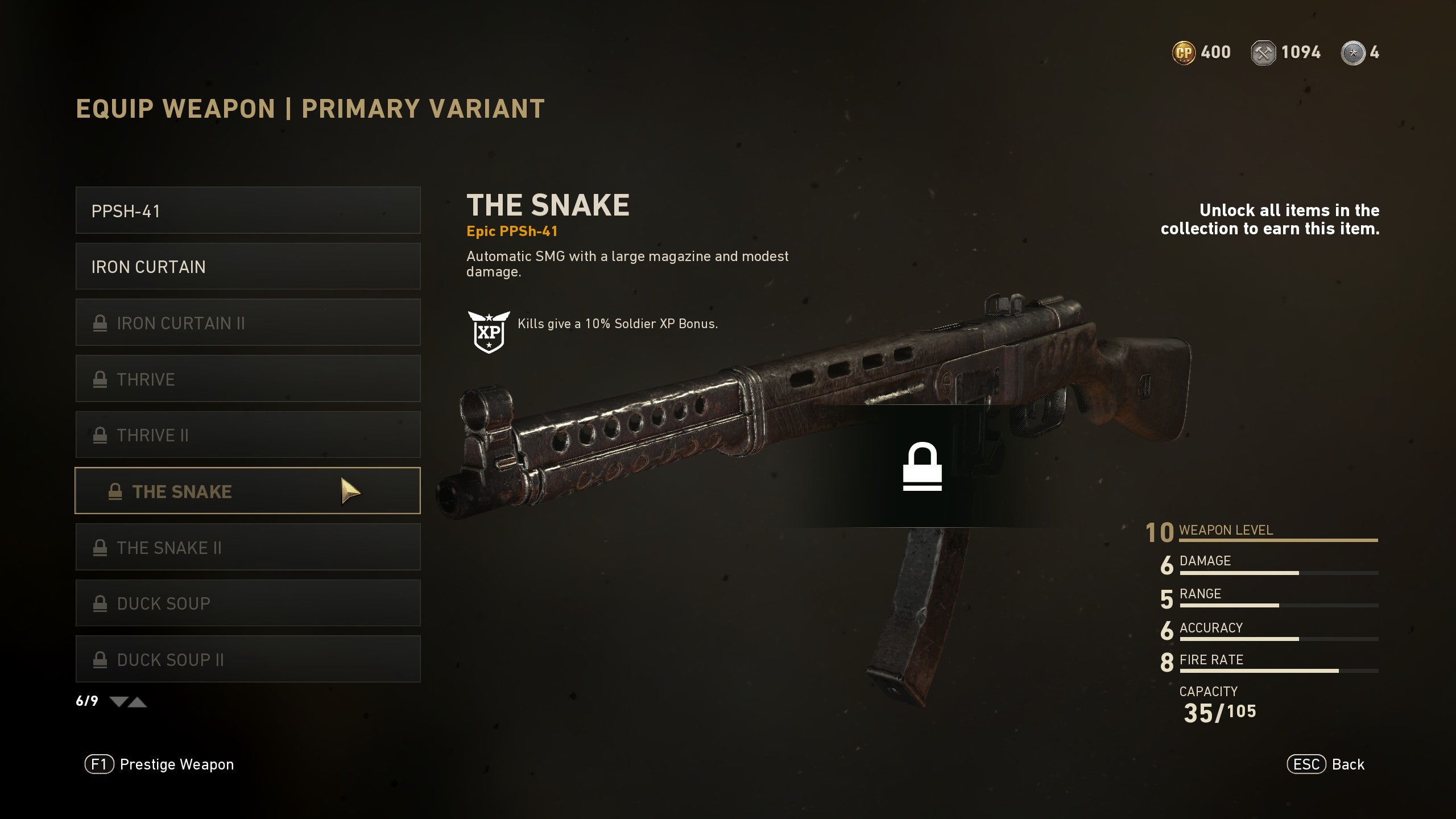The width and height of the screenshot is (1456, 819).
Task: Click the lock icon beside IRON CURTAIN II
Action: [101, 322]
